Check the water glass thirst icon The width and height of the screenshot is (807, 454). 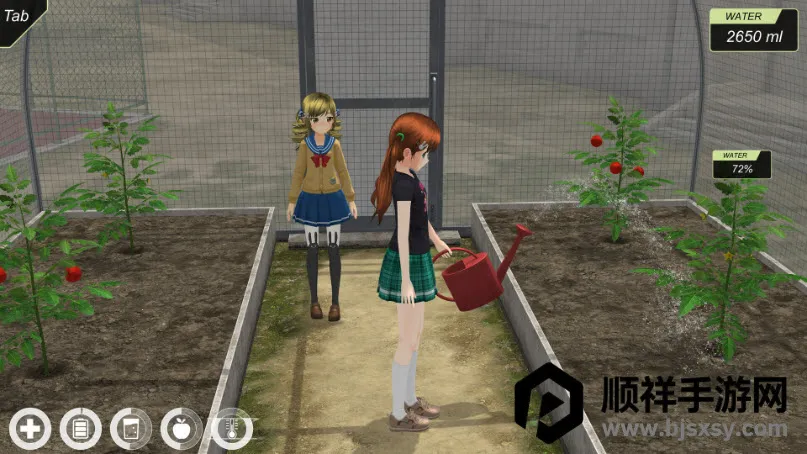[x=131, y=429]
